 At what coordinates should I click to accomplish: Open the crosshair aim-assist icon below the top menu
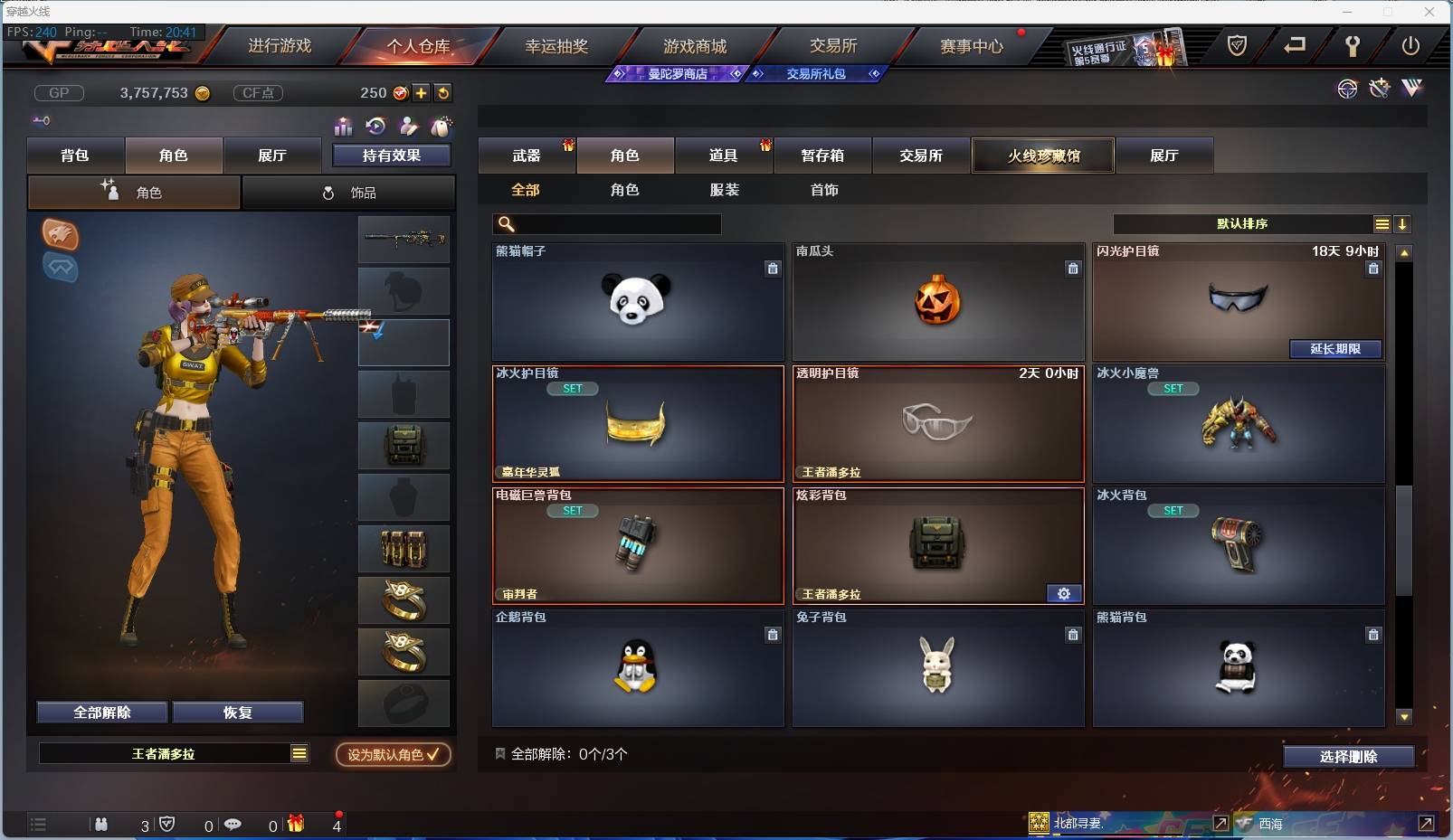[1347, 89]
